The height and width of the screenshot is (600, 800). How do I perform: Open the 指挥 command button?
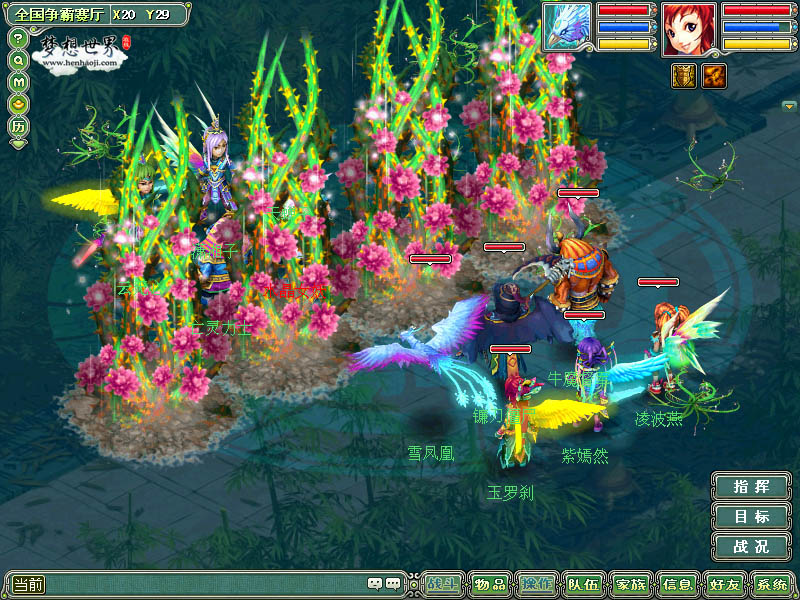click(x=751, y=487)
